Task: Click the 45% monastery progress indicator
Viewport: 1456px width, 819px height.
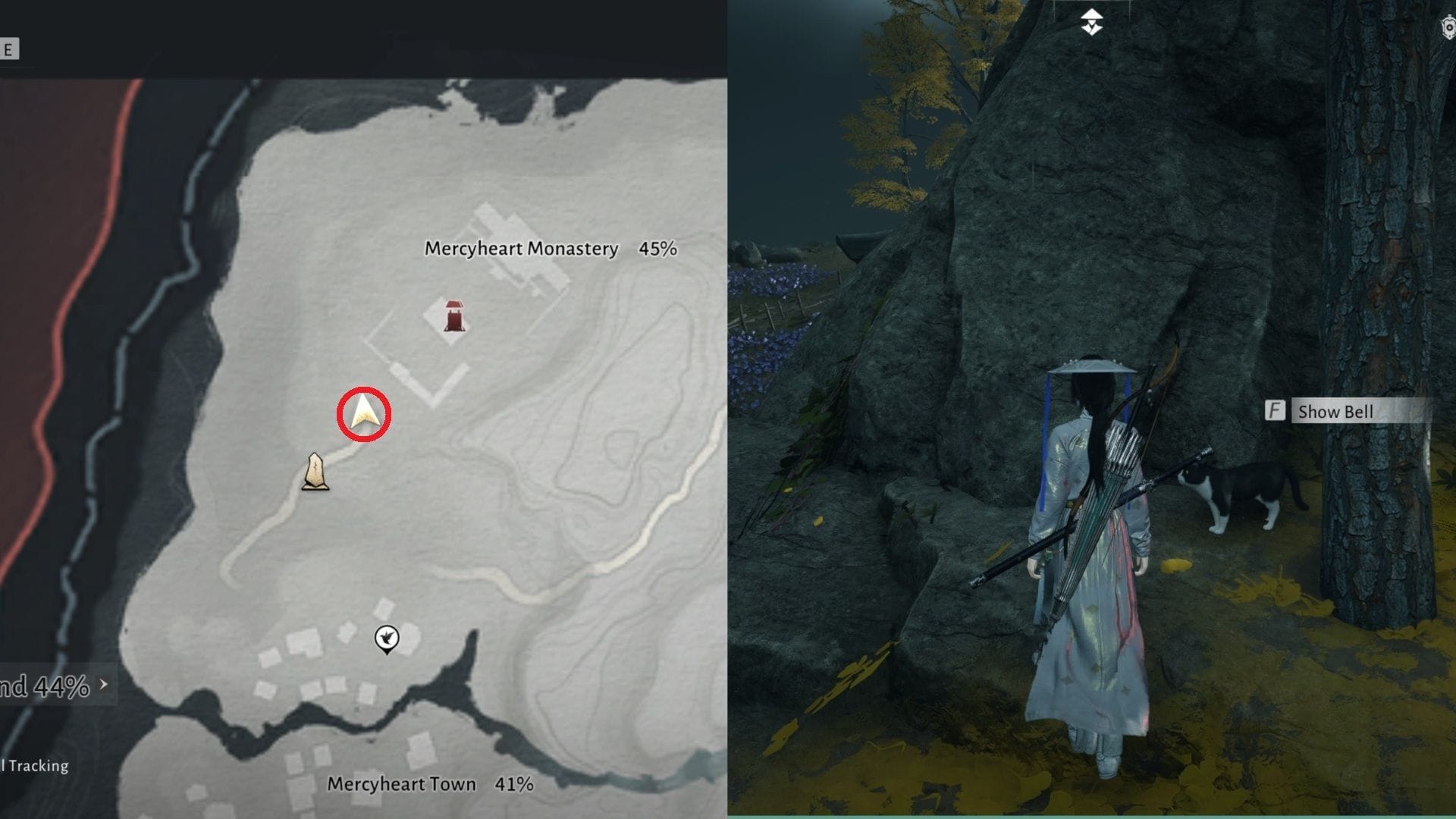Action: [x=658, y=246]
